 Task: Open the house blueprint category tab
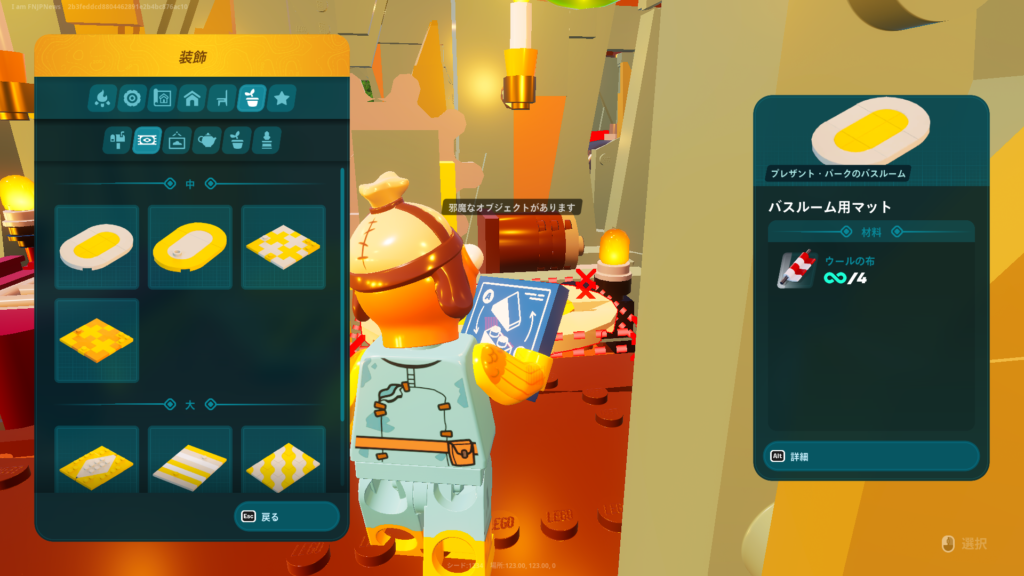(x=161, y=98)
